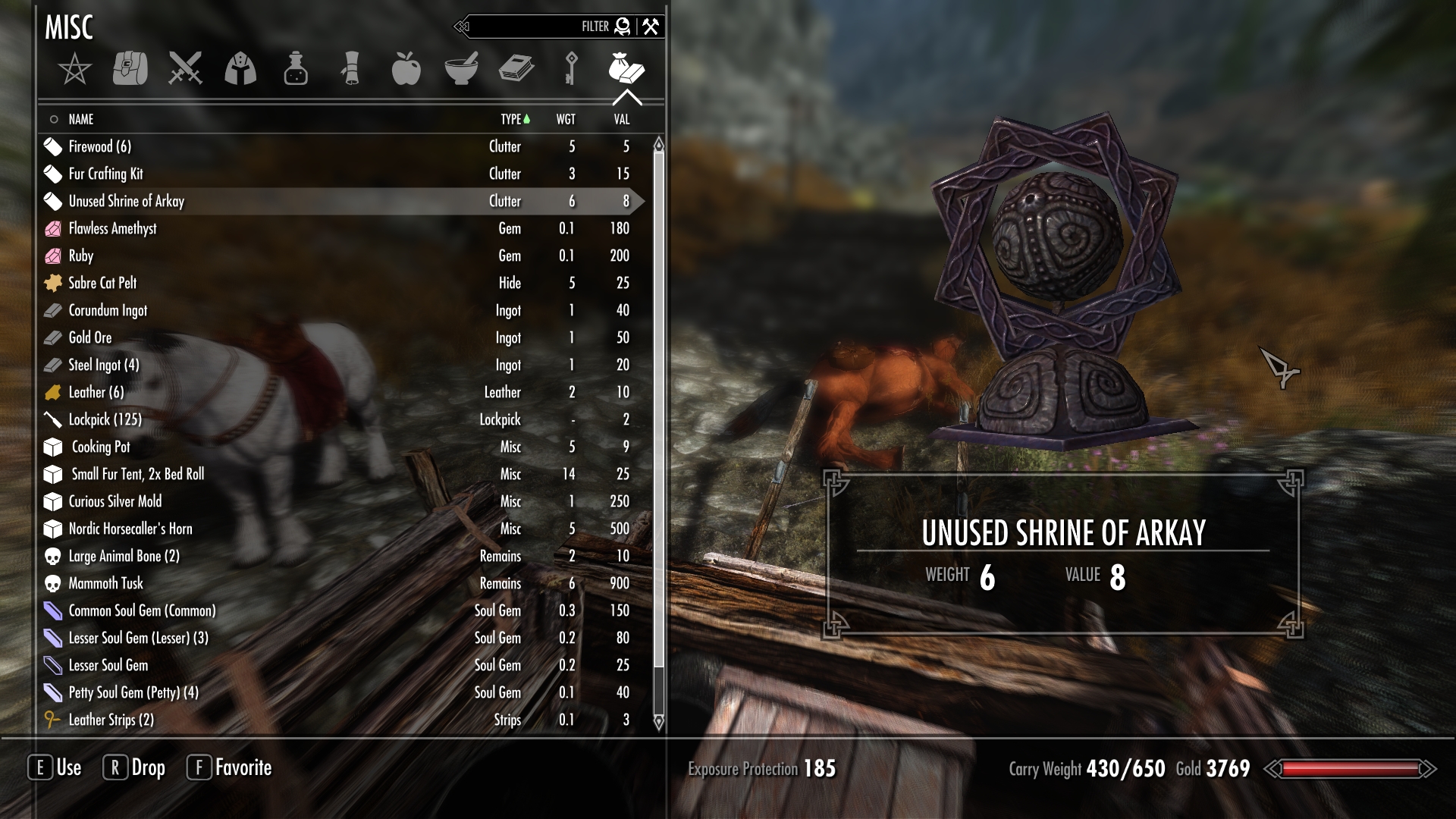Choose the Flawless Amethyst gem

pos(112,228)
